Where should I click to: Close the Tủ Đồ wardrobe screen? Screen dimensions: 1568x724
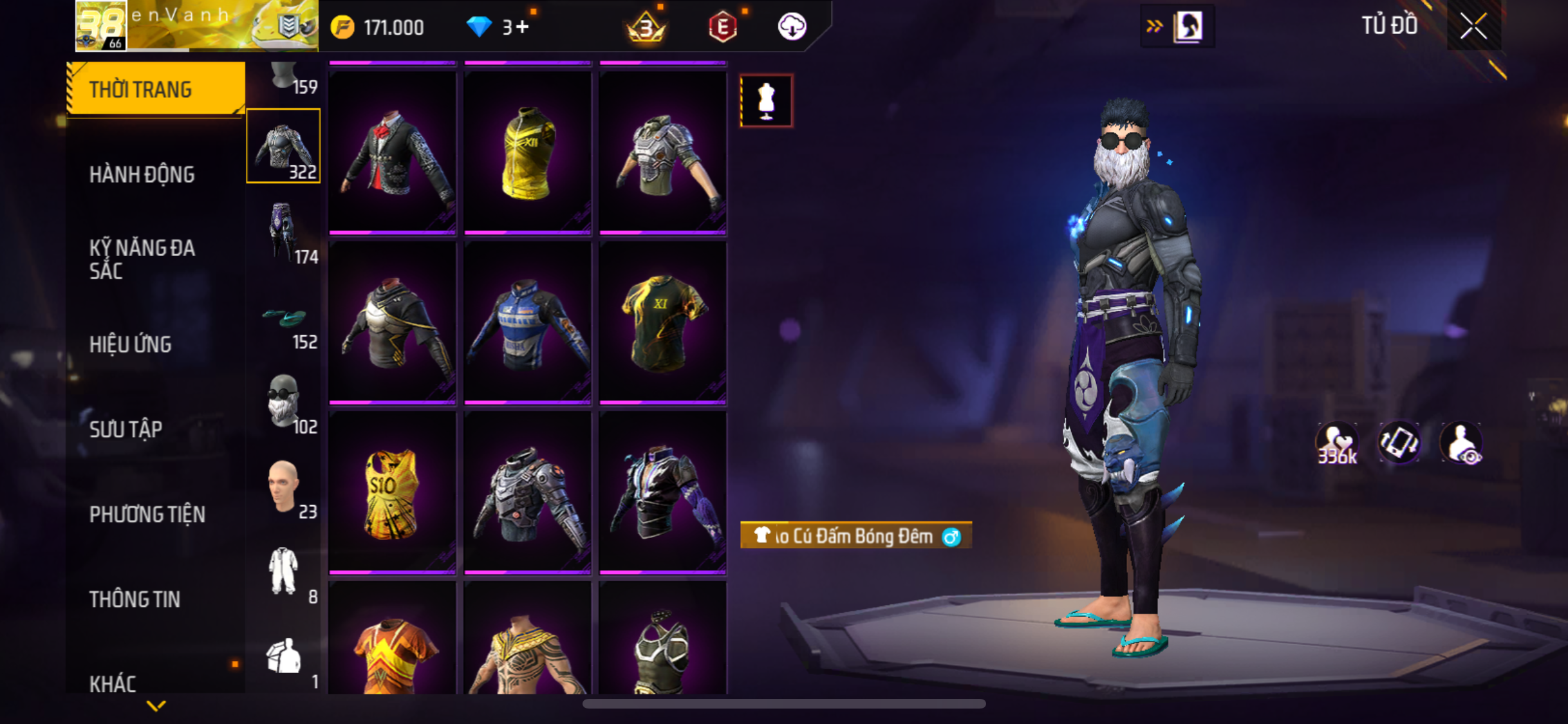point(1473,26)
